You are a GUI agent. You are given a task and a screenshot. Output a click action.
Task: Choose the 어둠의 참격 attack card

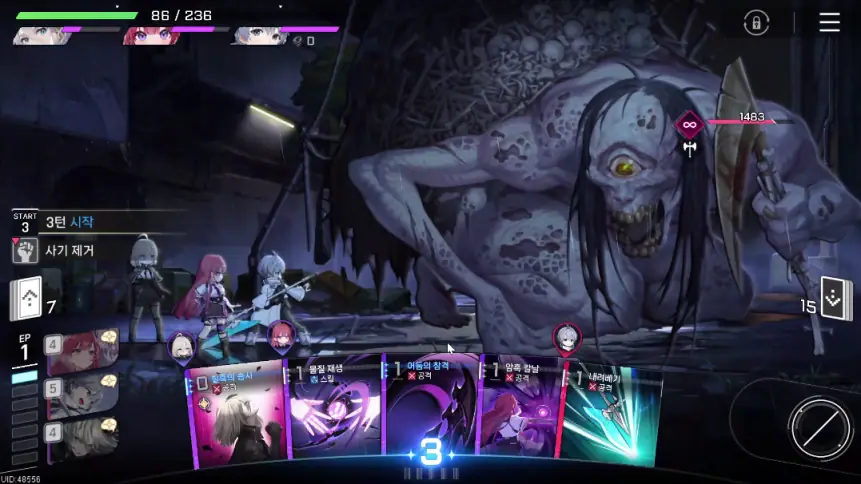click(x=430, y=410)
